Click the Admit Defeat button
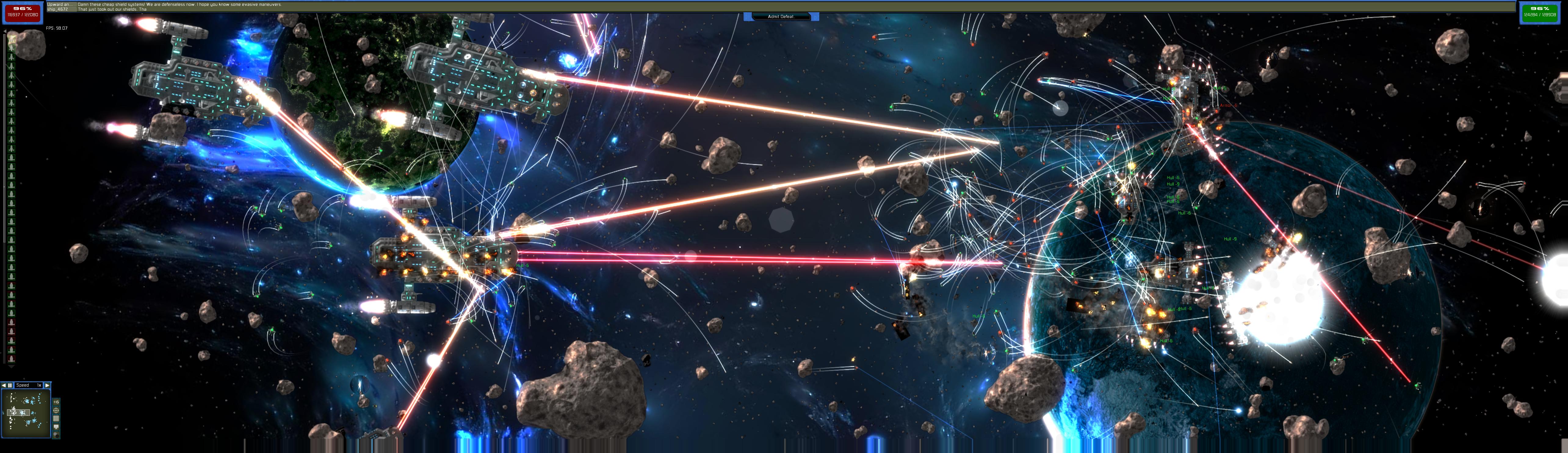This screenshot has height=453, width=1568. [781, 16]
